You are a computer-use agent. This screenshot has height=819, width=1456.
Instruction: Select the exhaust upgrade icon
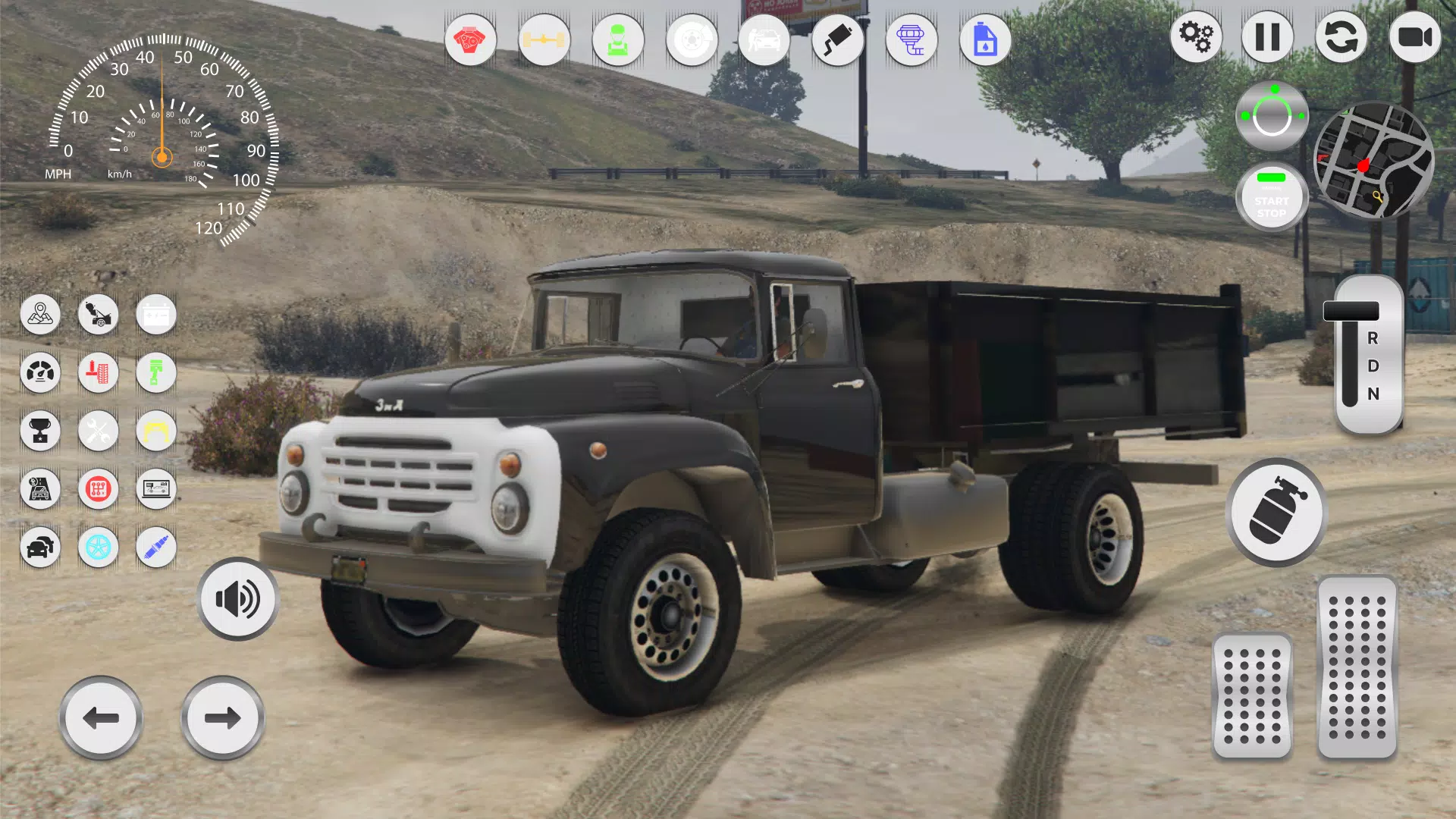click(x=838, y=42)
